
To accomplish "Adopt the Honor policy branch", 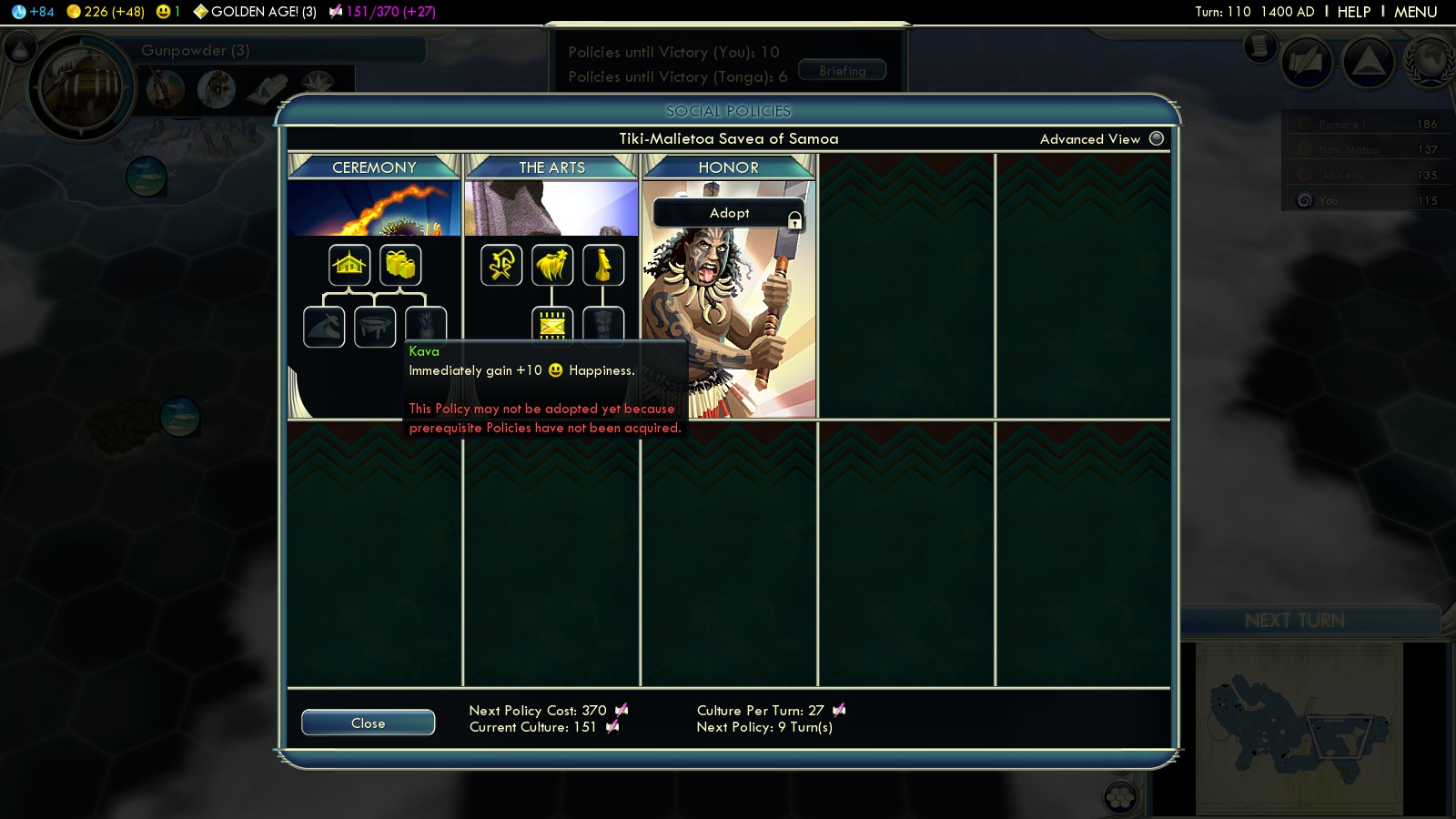I will (729, 213).
